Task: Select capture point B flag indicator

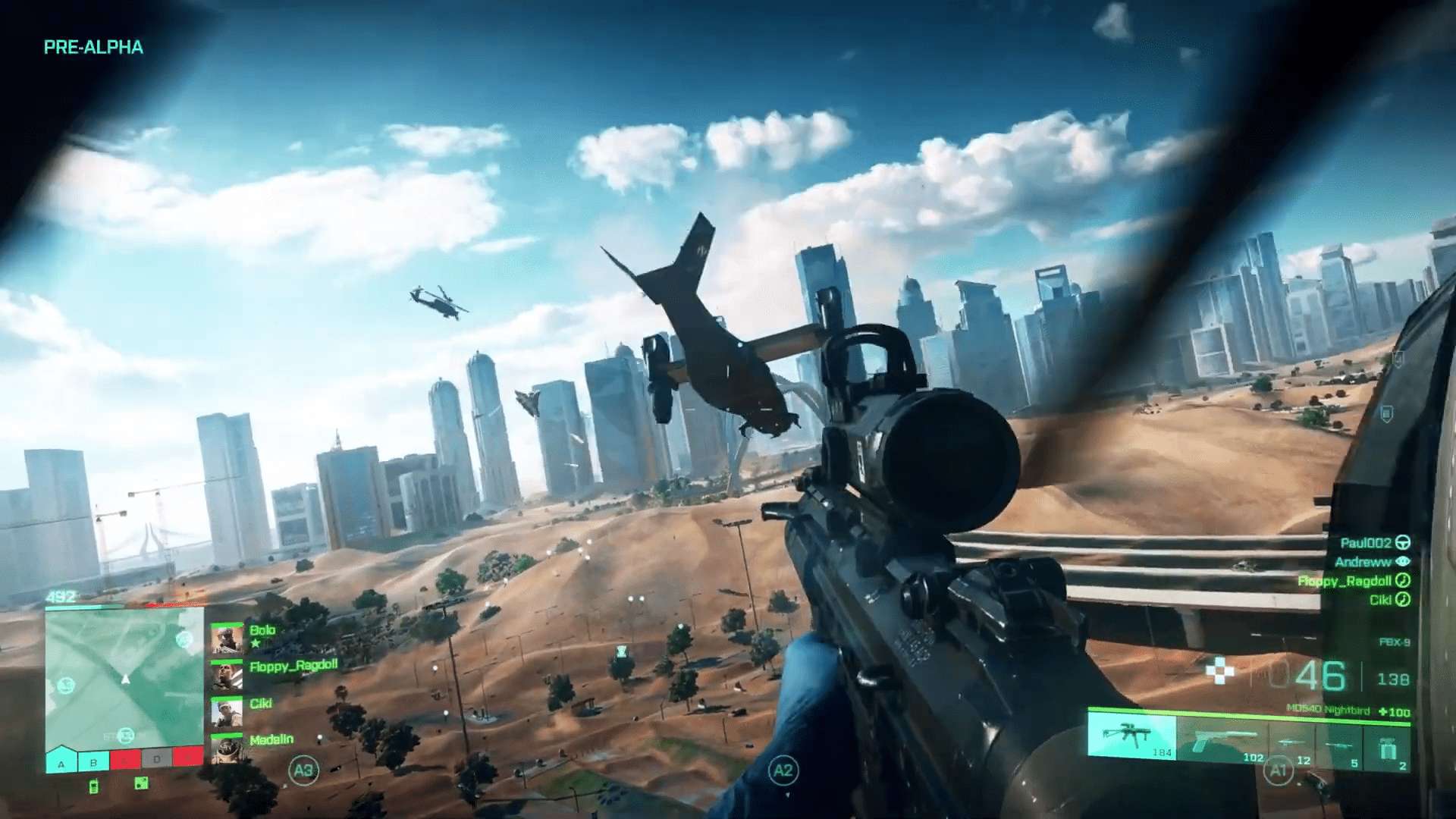Action: tap(93, 761)
